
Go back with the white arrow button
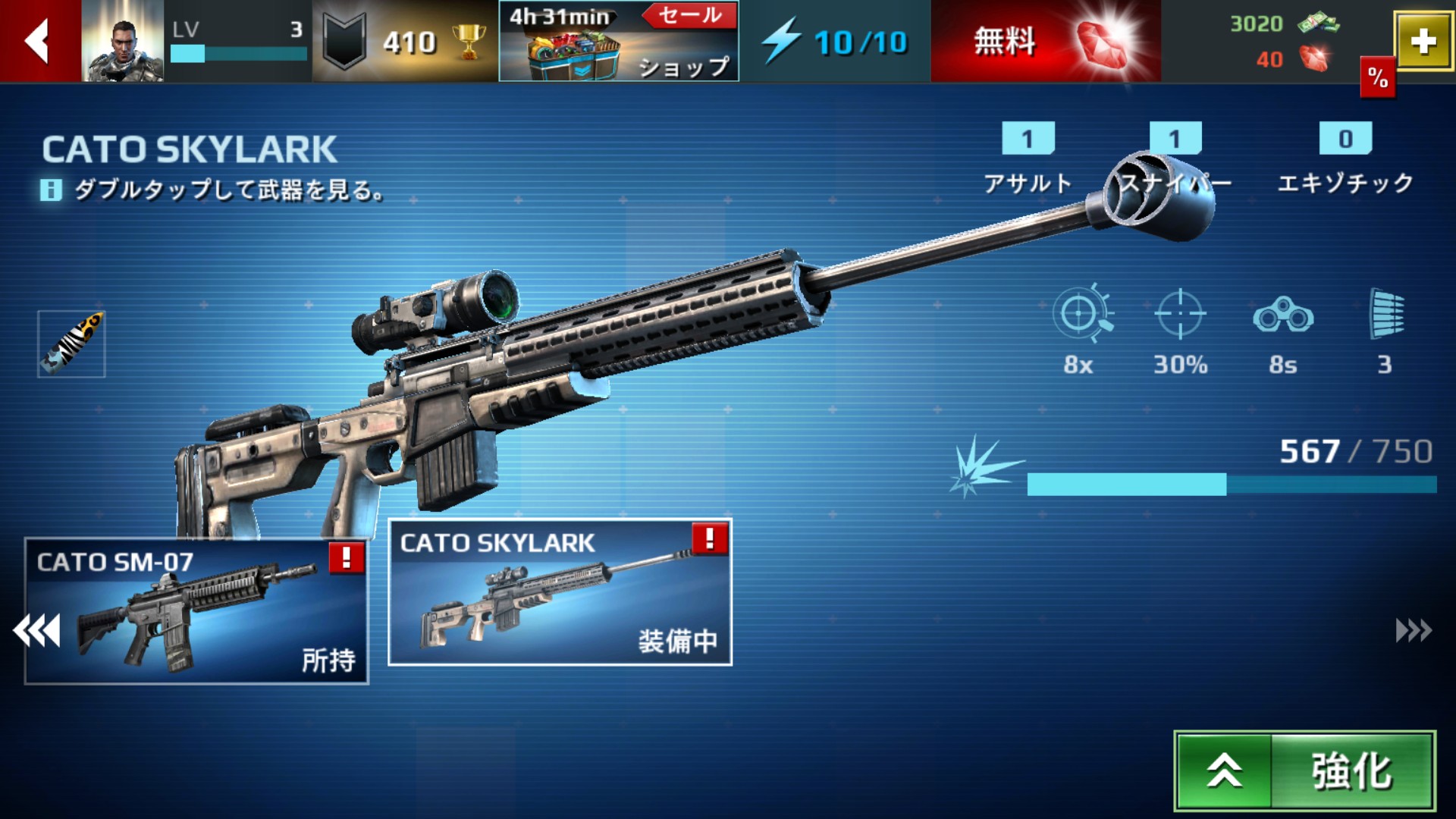[38, 41]
